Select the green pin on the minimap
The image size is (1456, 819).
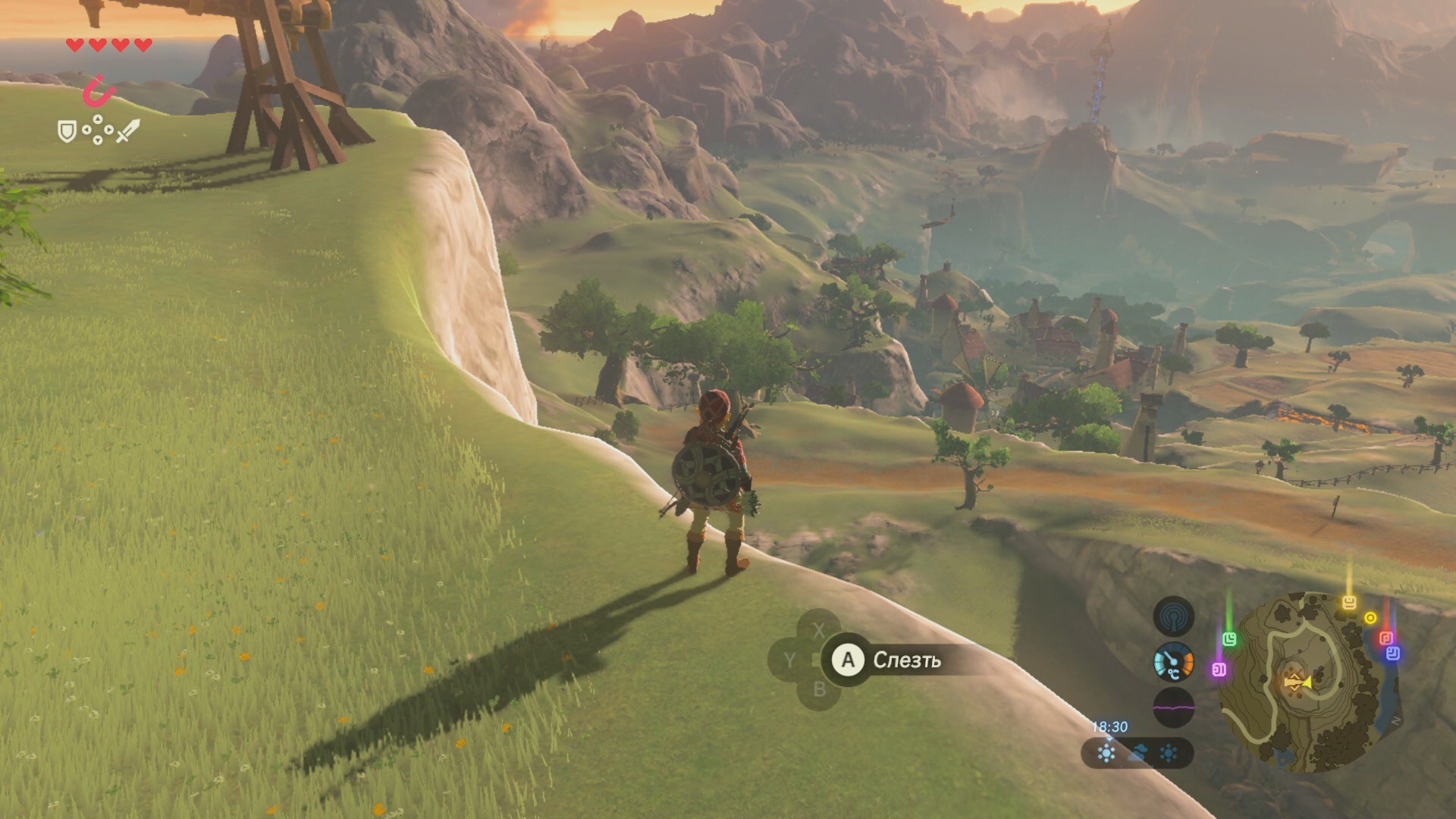(x=1229, y=639)
